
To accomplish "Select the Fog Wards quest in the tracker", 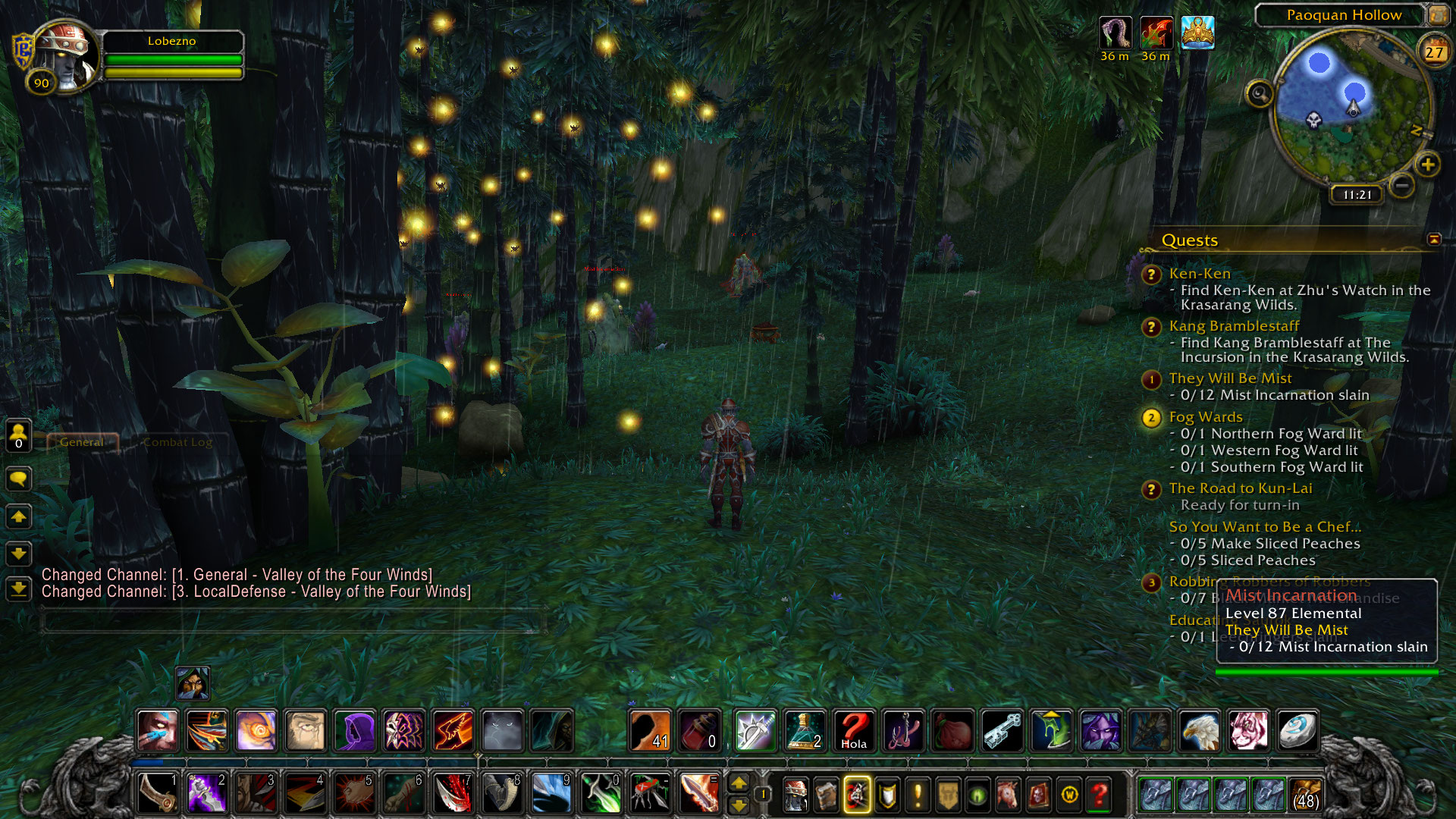I will pyautogui.click(x=1205, y=417).
